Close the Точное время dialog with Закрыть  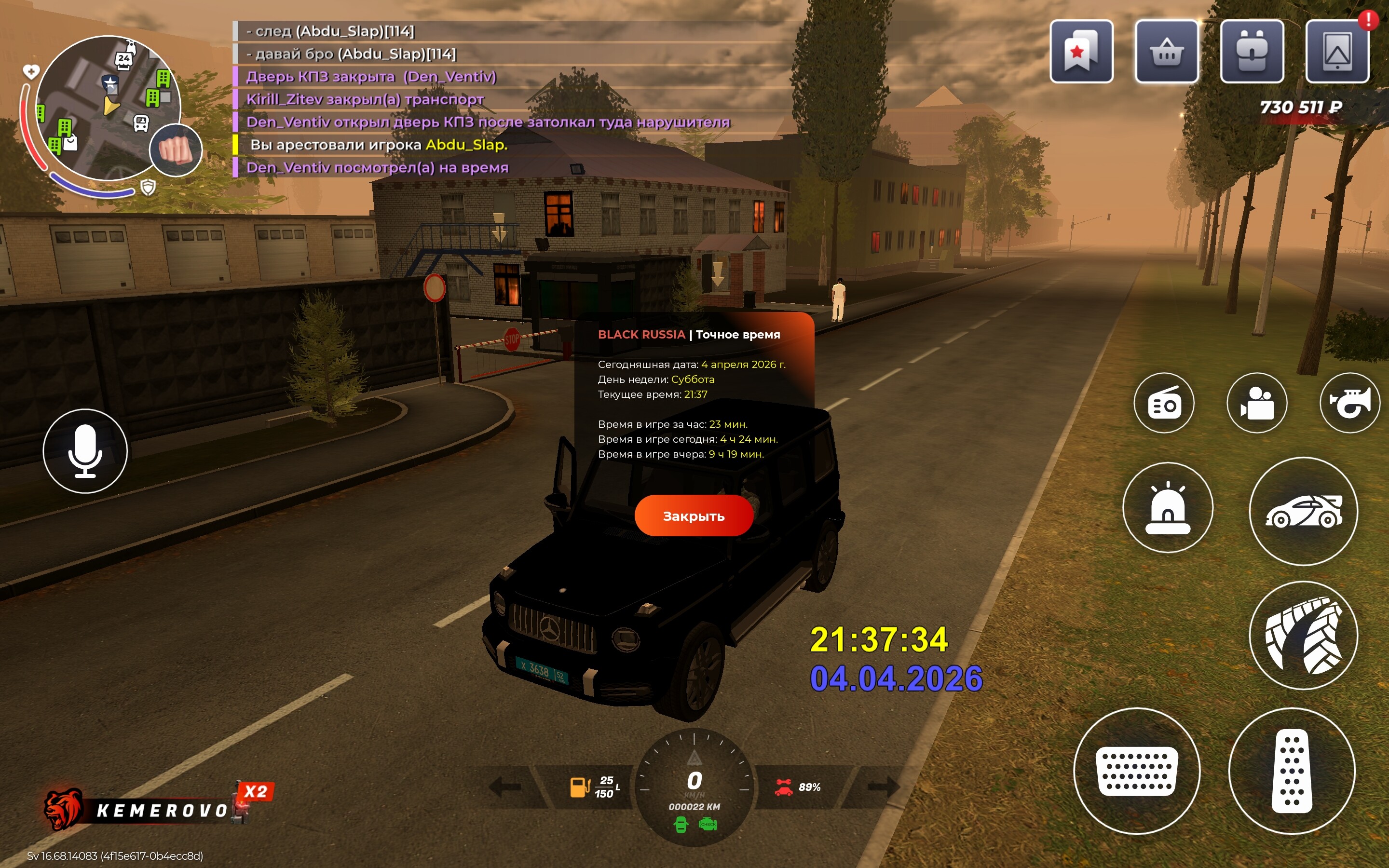click(x=694, y=515)
